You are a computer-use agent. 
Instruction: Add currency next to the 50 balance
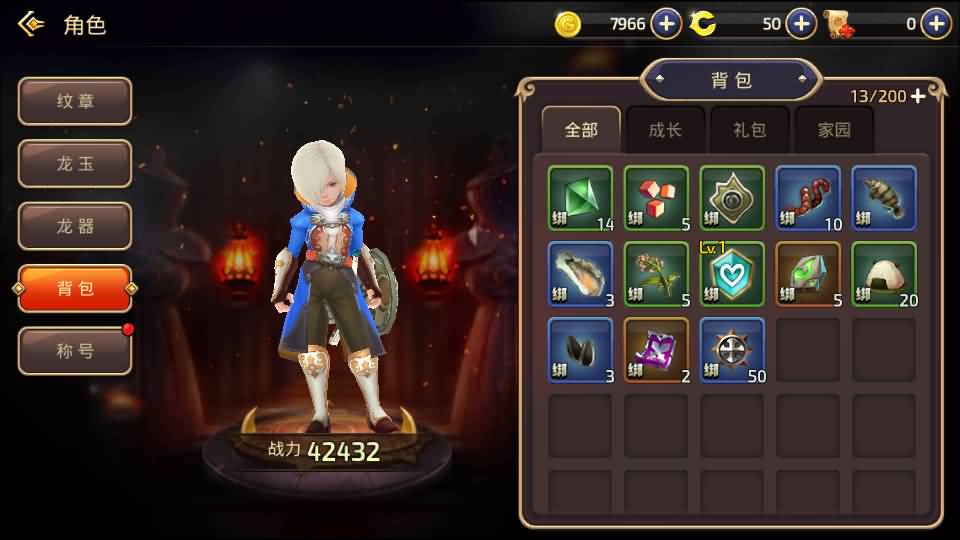(x=801, y=24)
